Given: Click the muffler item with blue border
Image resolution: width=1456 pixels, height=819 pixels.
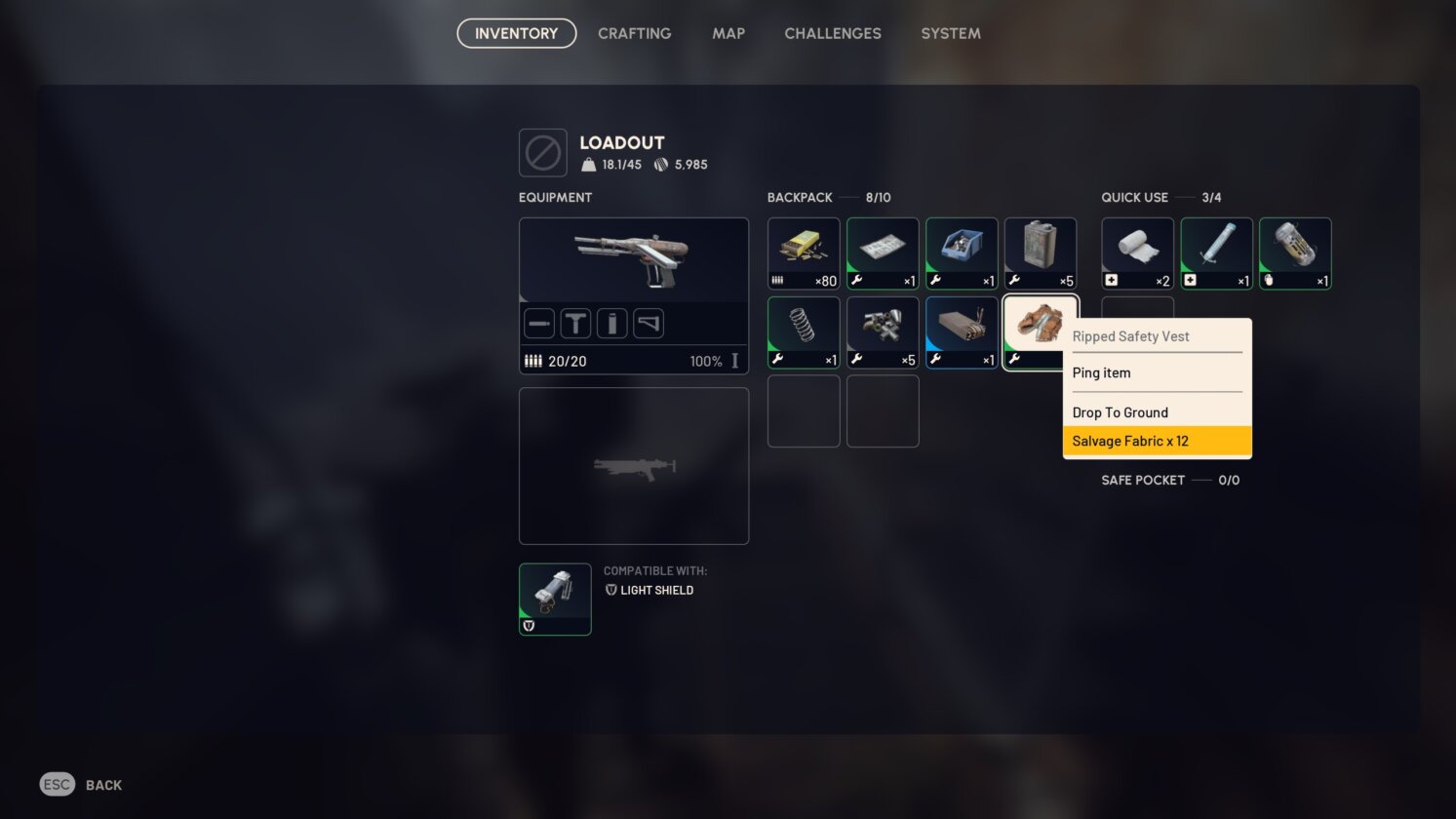Looking at the screenshot, I should (x=961, y=330).
